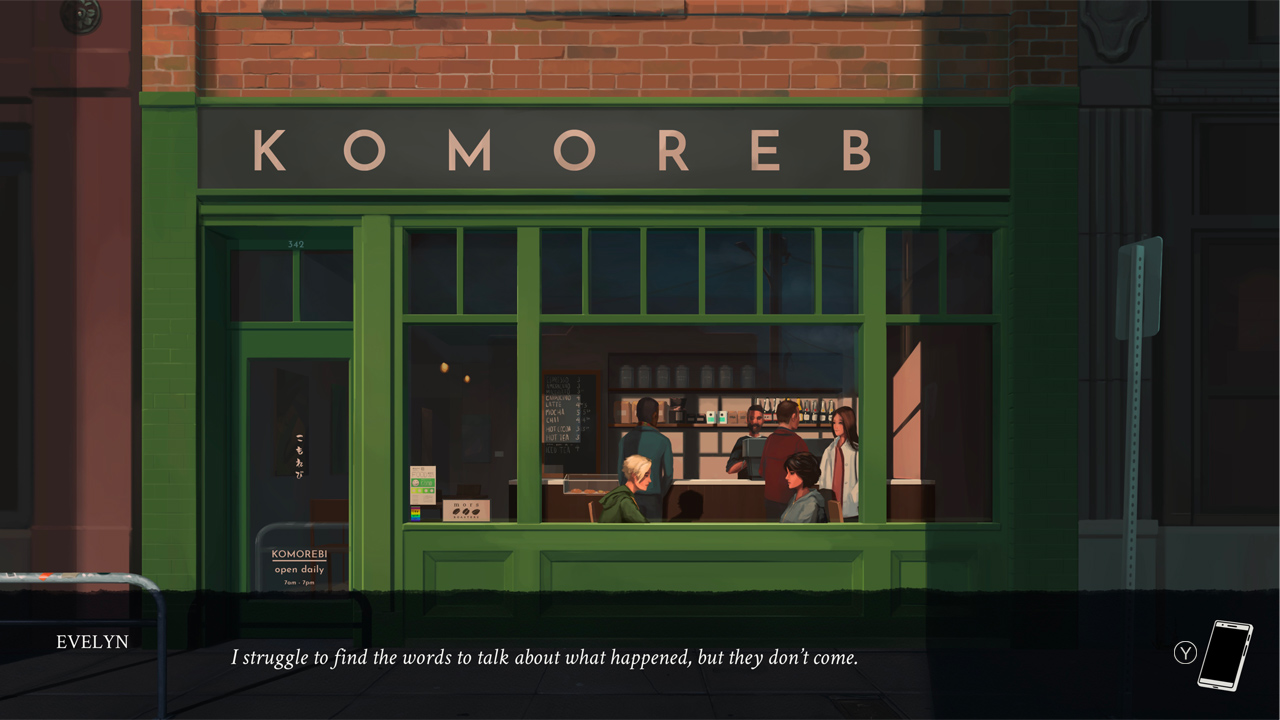The height and width of the screenshot is (720, 1280).
Task: Click the Moes Roasters coffee bean sign
Action: pos(466,510)
